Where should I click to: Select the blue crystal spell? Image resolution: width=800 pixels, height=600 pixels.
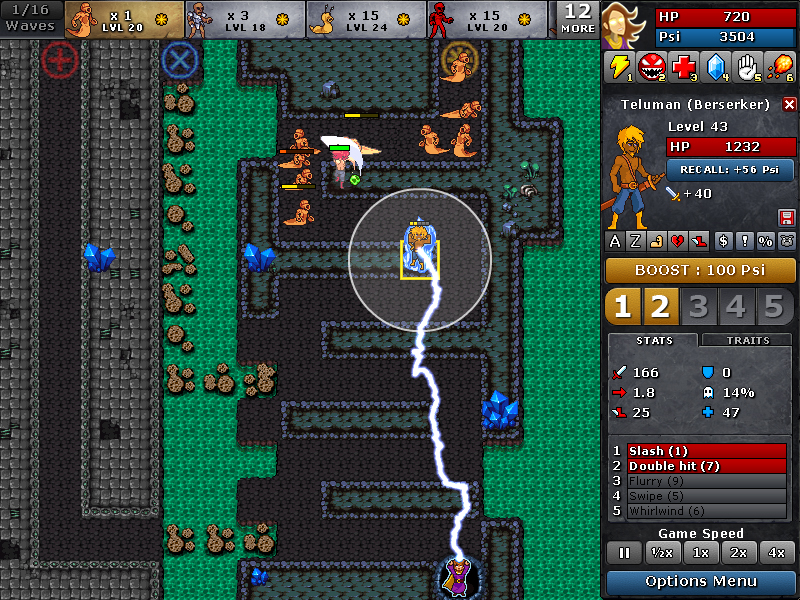point(716,67)
